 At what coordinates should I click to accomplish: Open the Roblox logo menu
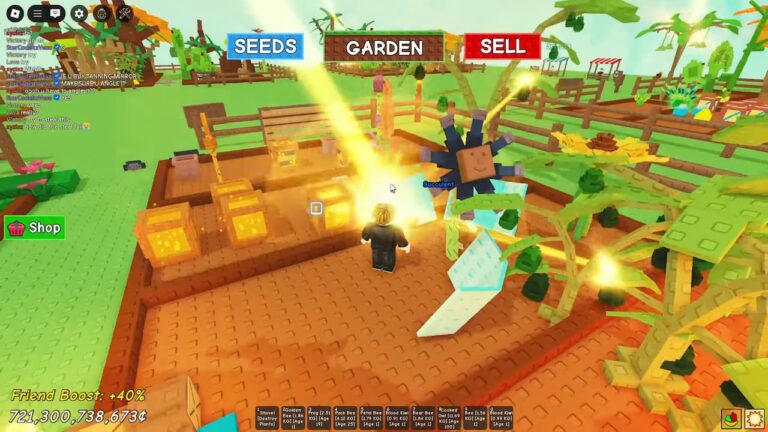(x=13, y=13)
